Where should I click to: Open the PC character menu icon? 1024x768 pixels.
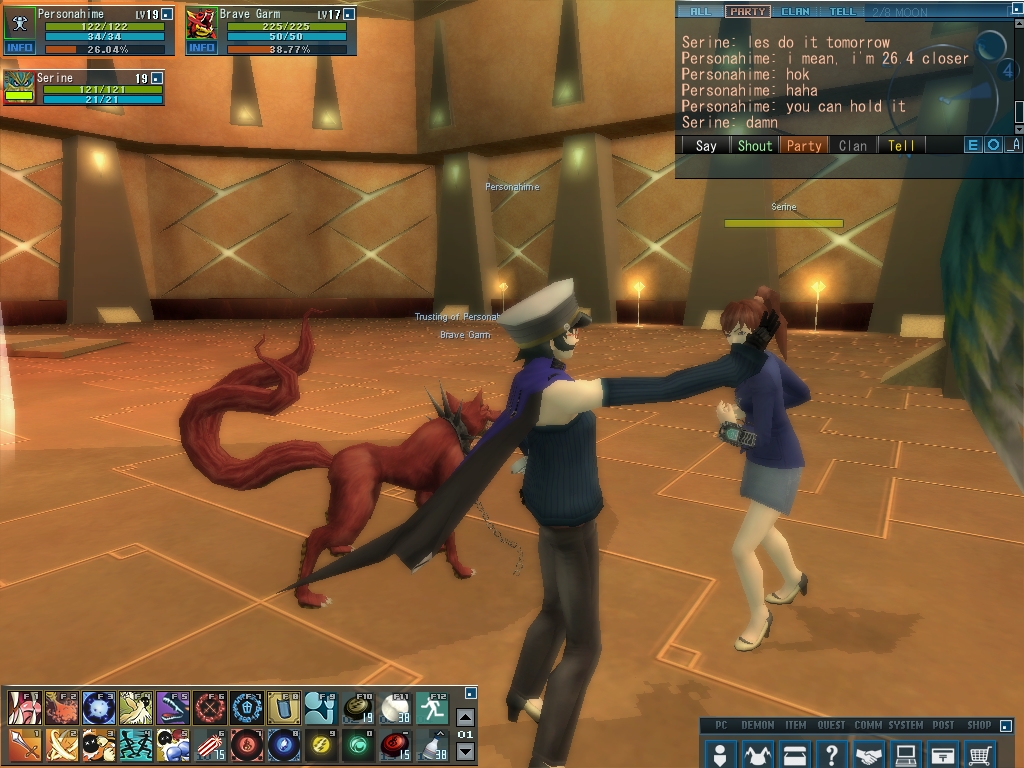click(719, 754)
